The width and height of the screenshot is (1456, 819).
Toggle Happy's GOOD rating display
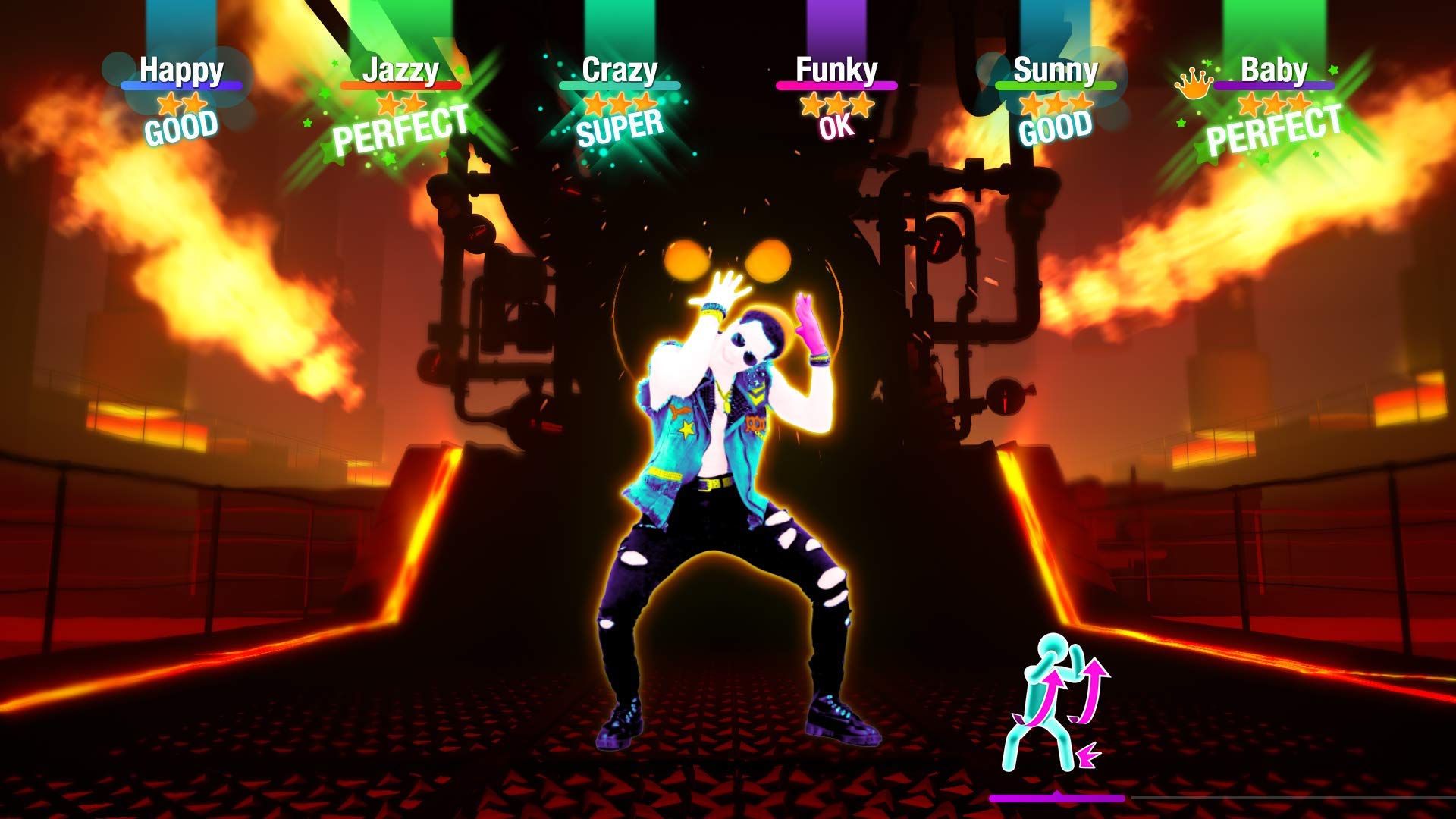pyautogui.click(x=182, y=129)
